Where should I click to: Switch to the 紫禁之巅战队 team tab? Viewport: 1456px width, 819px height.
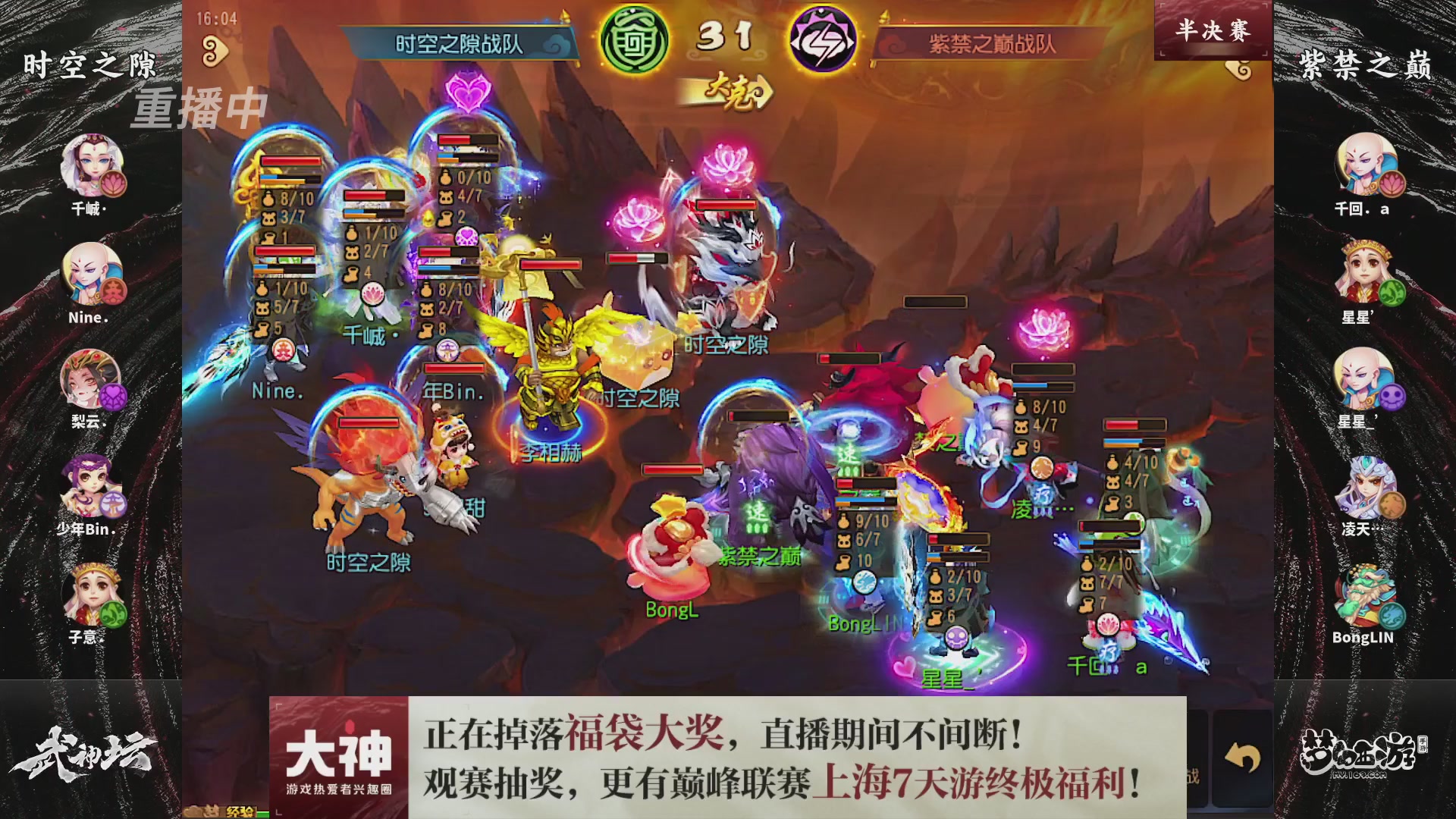[x=993, y=42]
